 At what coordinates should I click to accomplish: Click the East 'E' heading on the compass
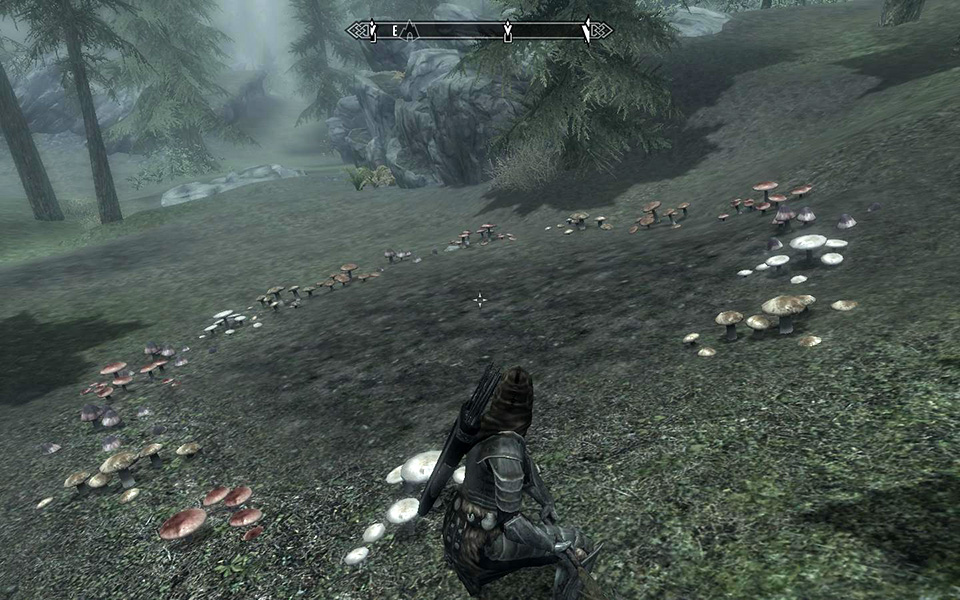point(395,32)
